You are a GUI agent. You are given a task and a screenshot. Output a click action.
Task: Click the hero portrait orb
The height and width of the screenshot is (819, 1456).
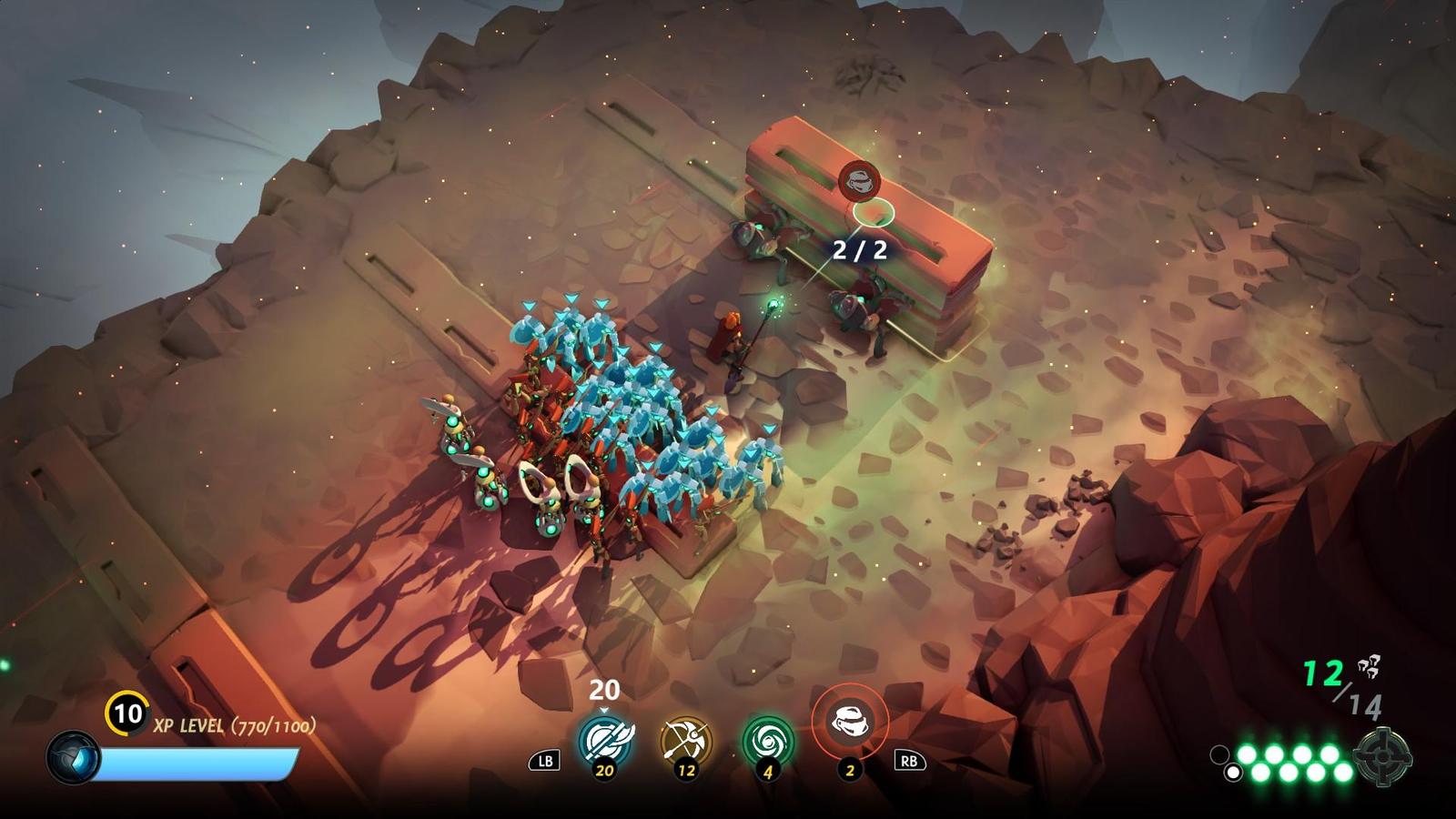tap(74, 757)
